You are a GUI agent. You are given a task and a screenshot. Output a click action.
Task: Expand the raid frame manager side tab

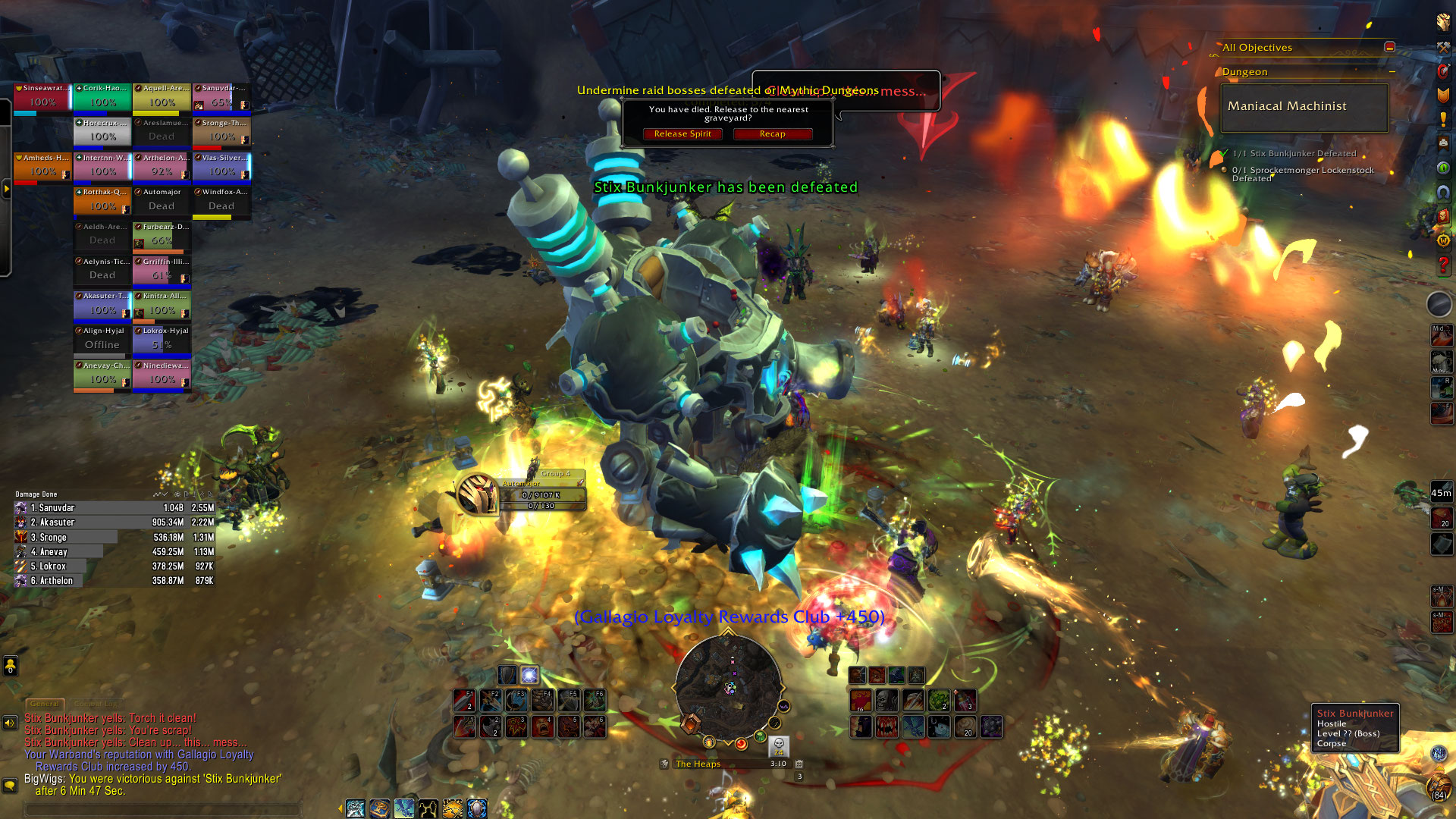tap(6, 188)
